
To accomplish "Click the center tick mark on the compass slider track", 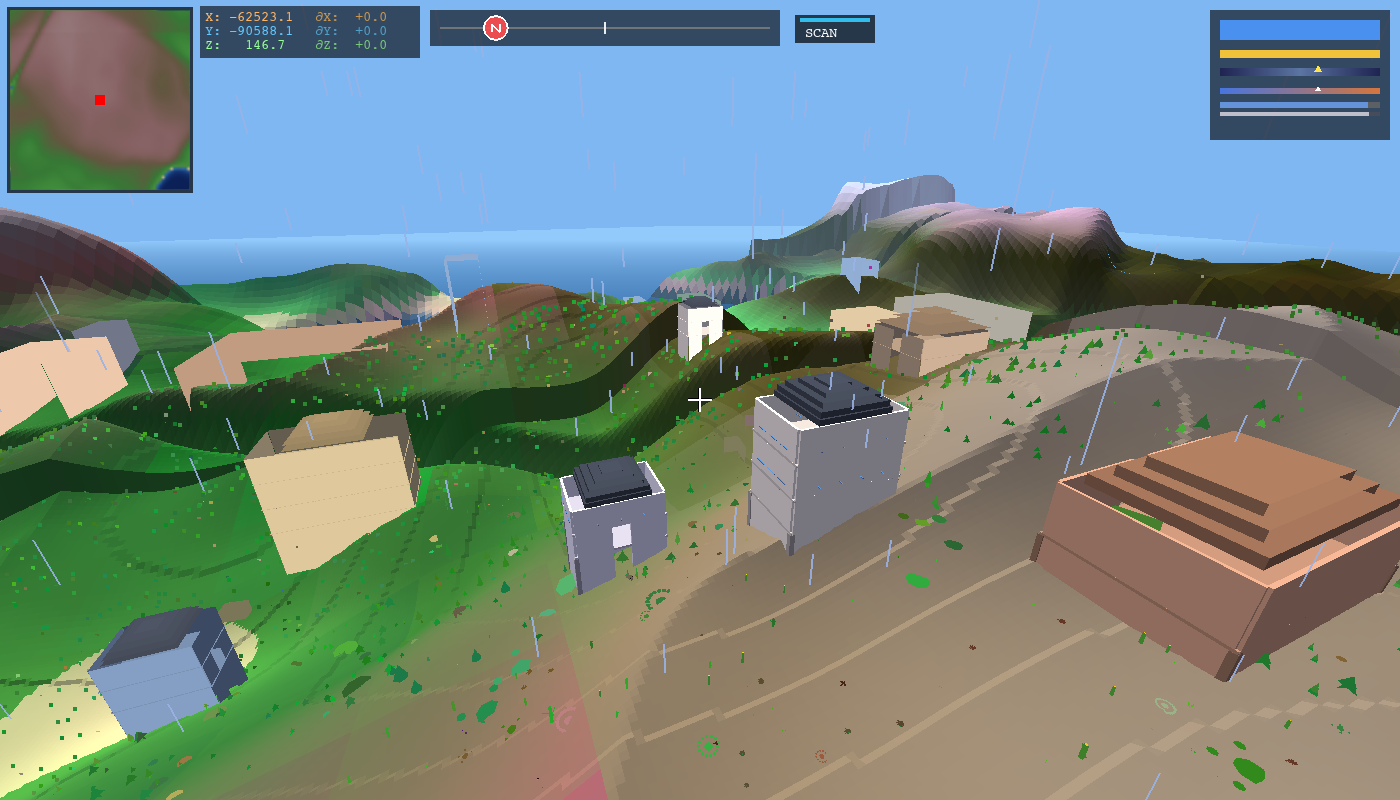I will coord(605,28).
